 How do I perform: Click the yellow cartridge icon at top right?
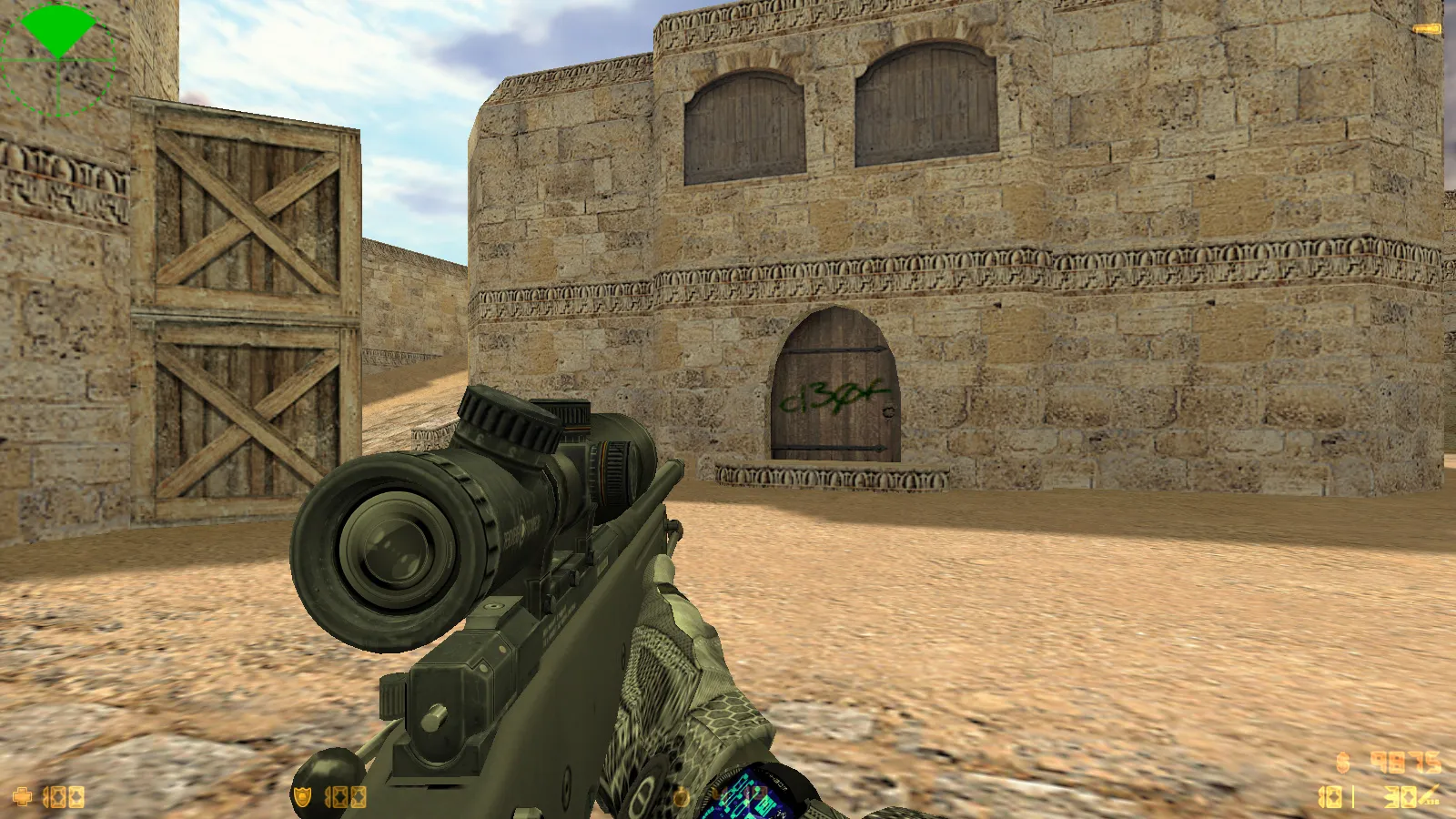coord(1427,30)
